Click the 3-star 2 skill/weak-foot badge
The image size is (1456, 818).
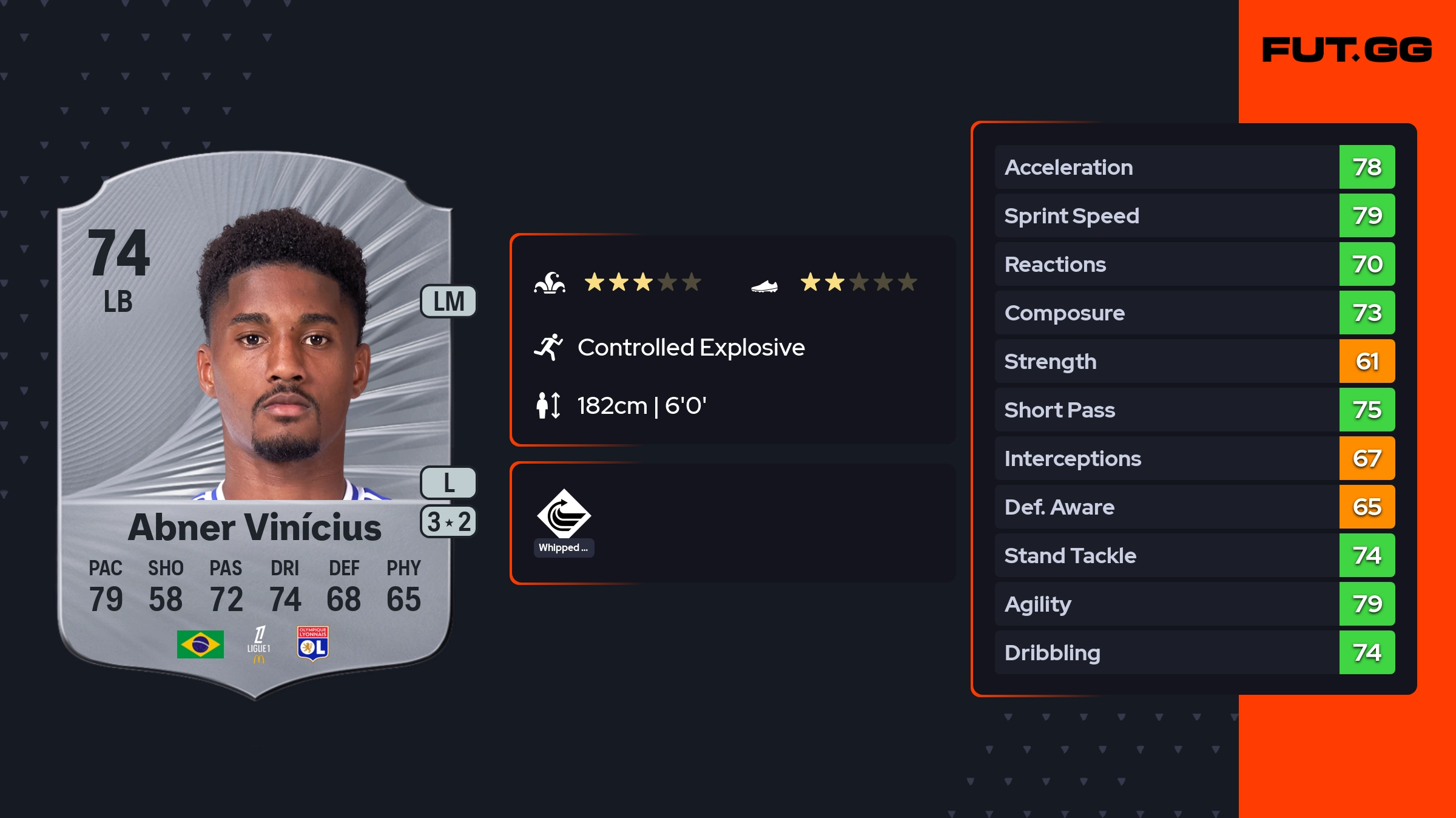[448, 522]
